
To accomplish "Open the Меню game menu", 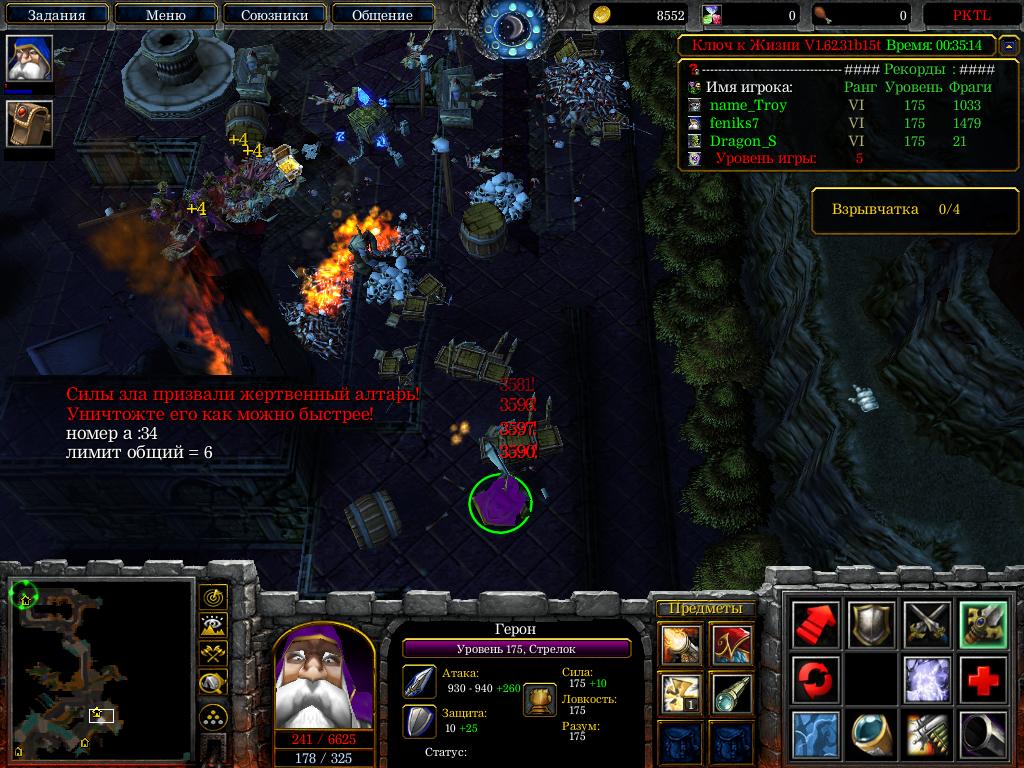I will click(165, 15).
